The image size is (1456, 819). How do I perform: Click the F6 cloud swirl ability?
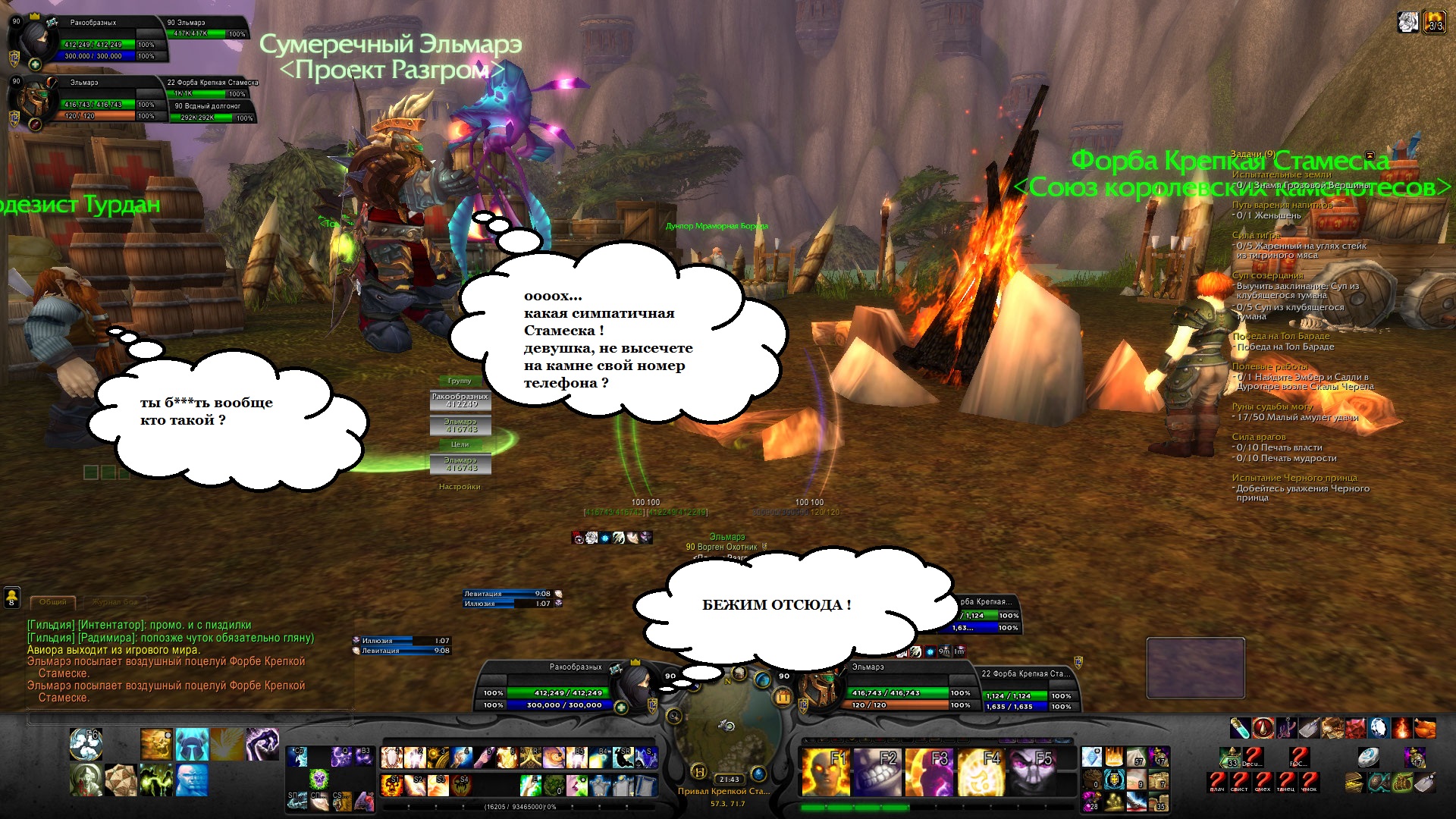pyautogui.click(x=86, y=745)
